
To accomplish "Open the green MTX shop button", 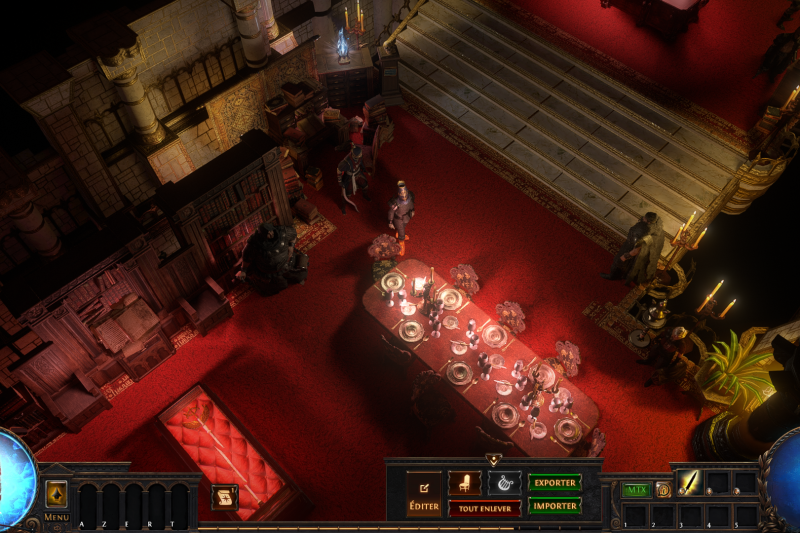I will pos(635,490).
